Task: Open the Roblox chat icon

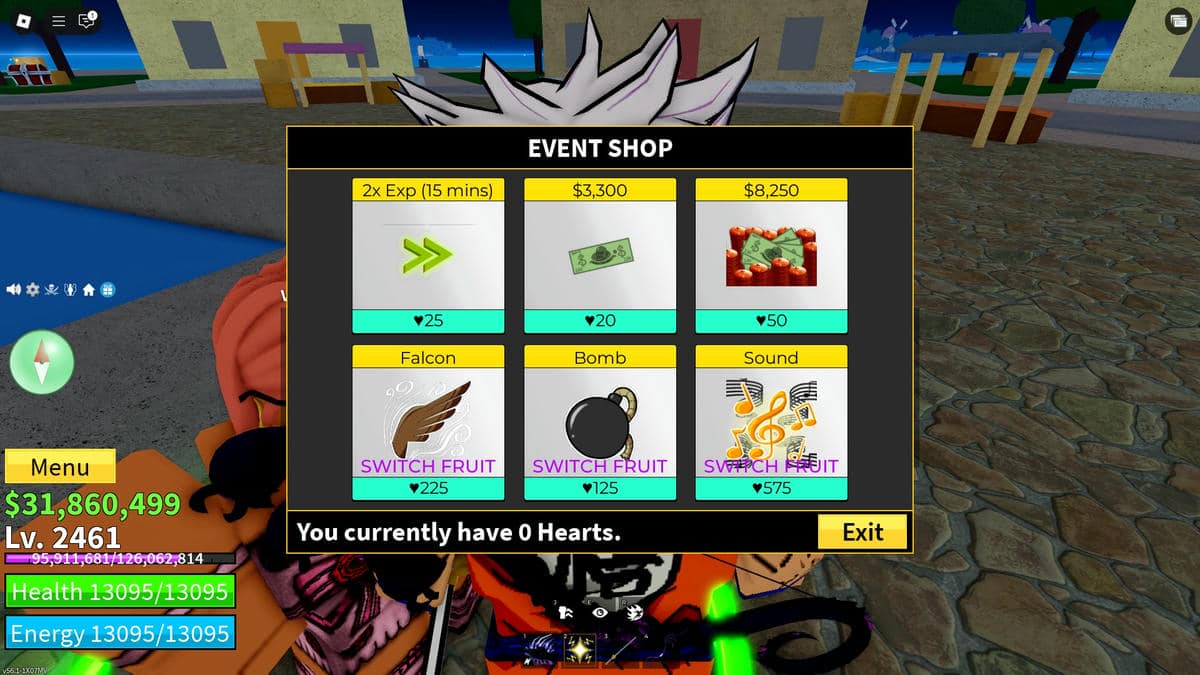Action: (87, 20)
